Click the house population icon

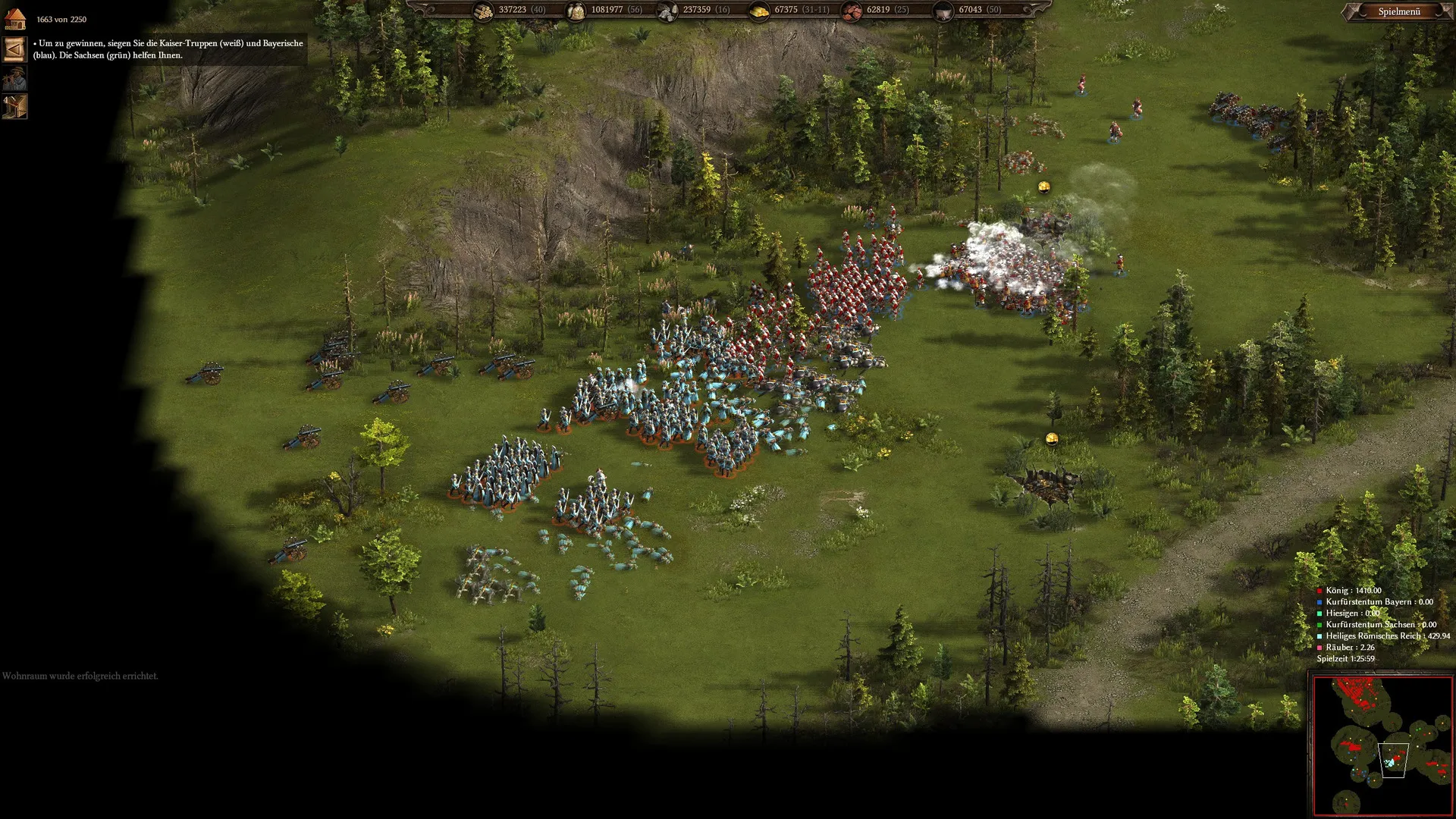pos(15,18)
